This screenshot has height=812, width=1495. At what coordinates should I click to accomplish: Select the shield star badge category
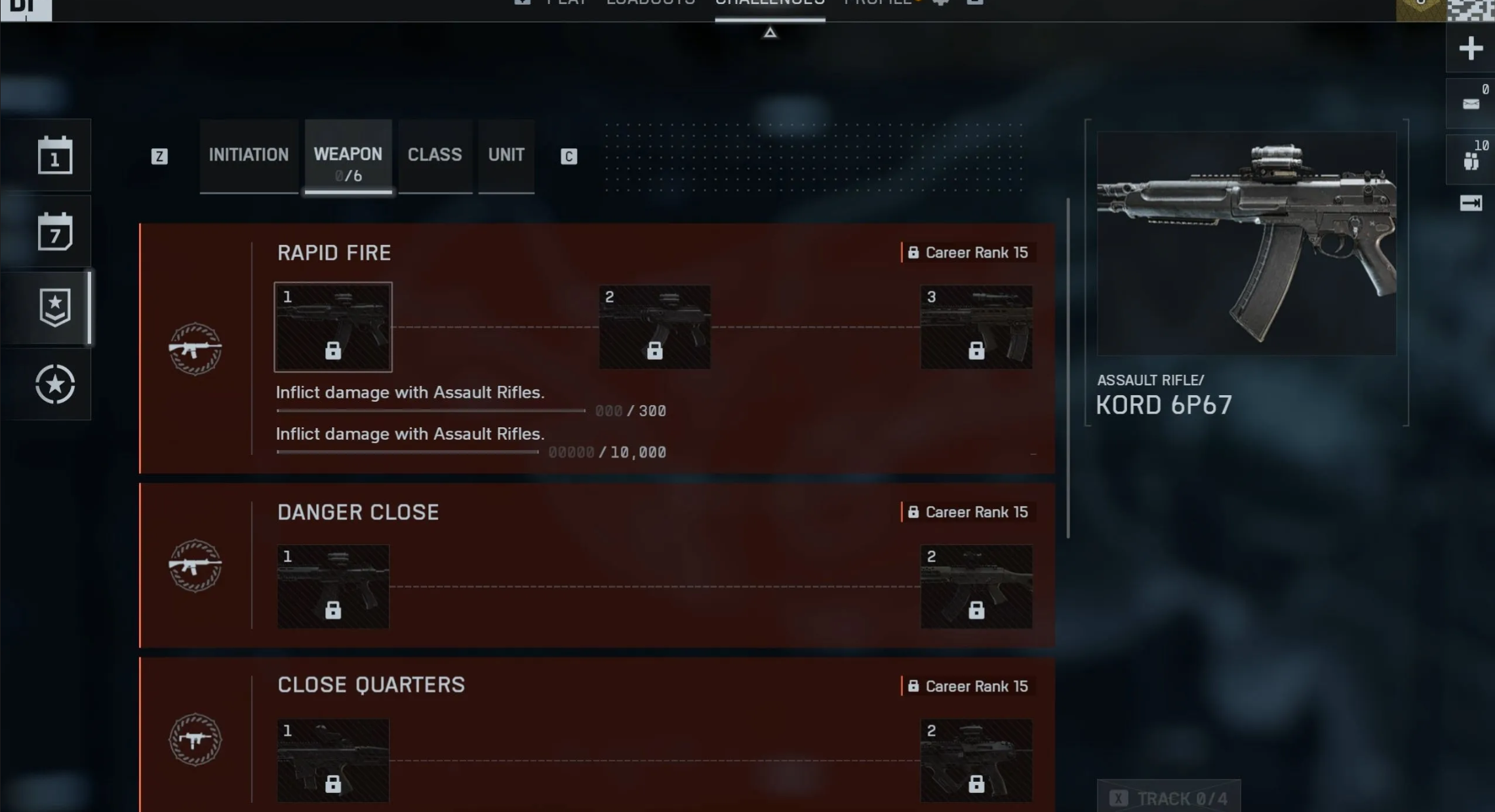(55, 307)
